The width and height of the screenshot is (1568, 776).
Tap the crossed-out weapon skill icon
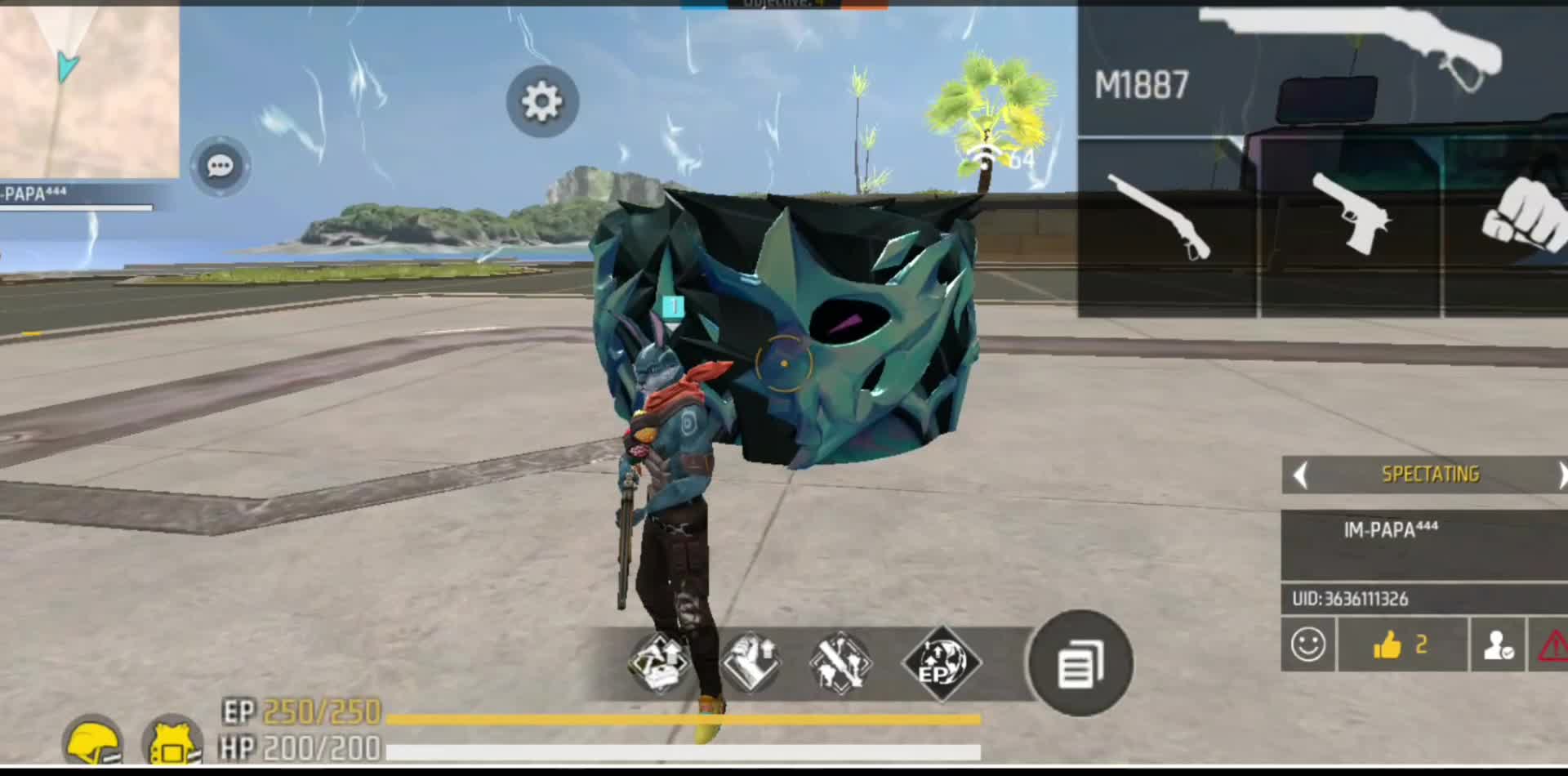click(841, 662)
